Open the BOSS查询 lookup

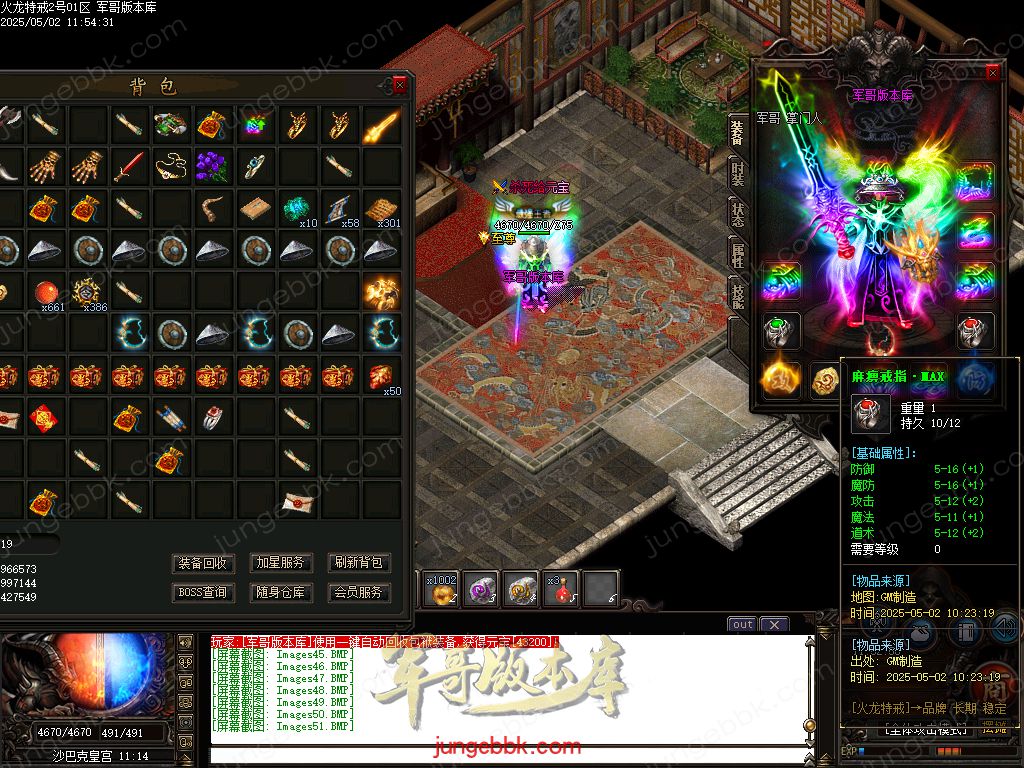click(x=203, y=592)
